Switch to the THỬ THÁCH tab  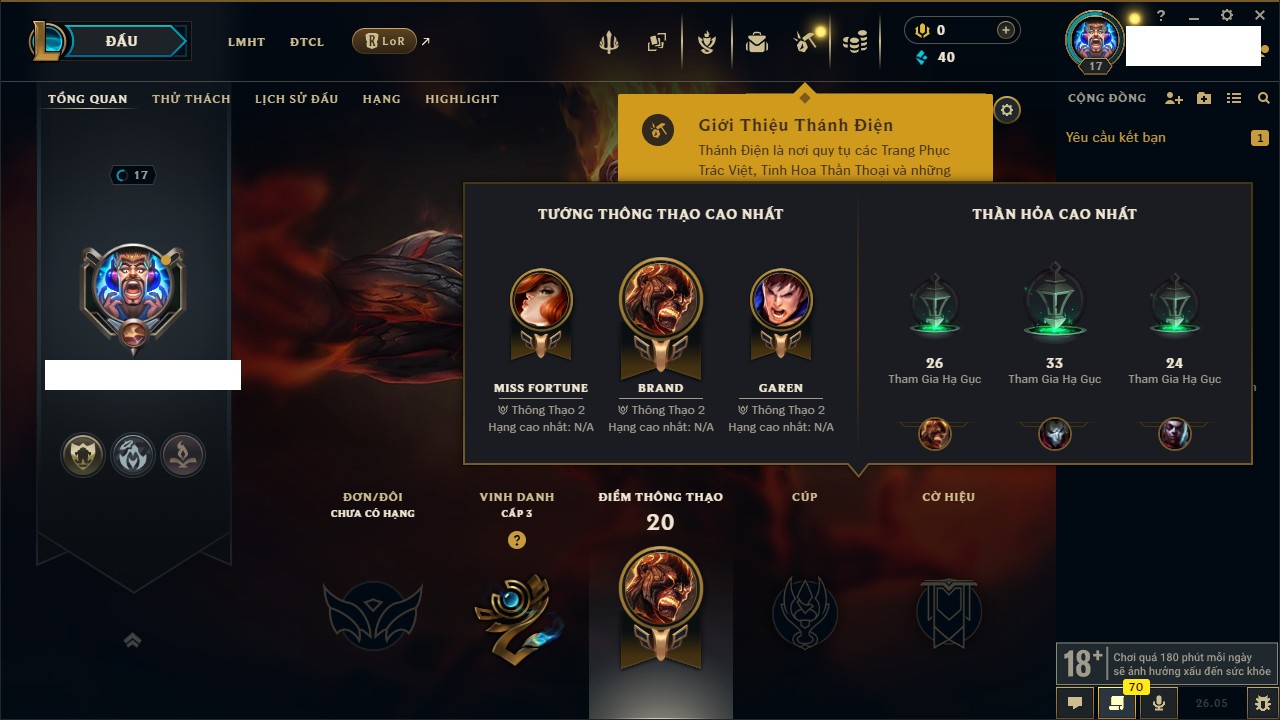[191, 99]
